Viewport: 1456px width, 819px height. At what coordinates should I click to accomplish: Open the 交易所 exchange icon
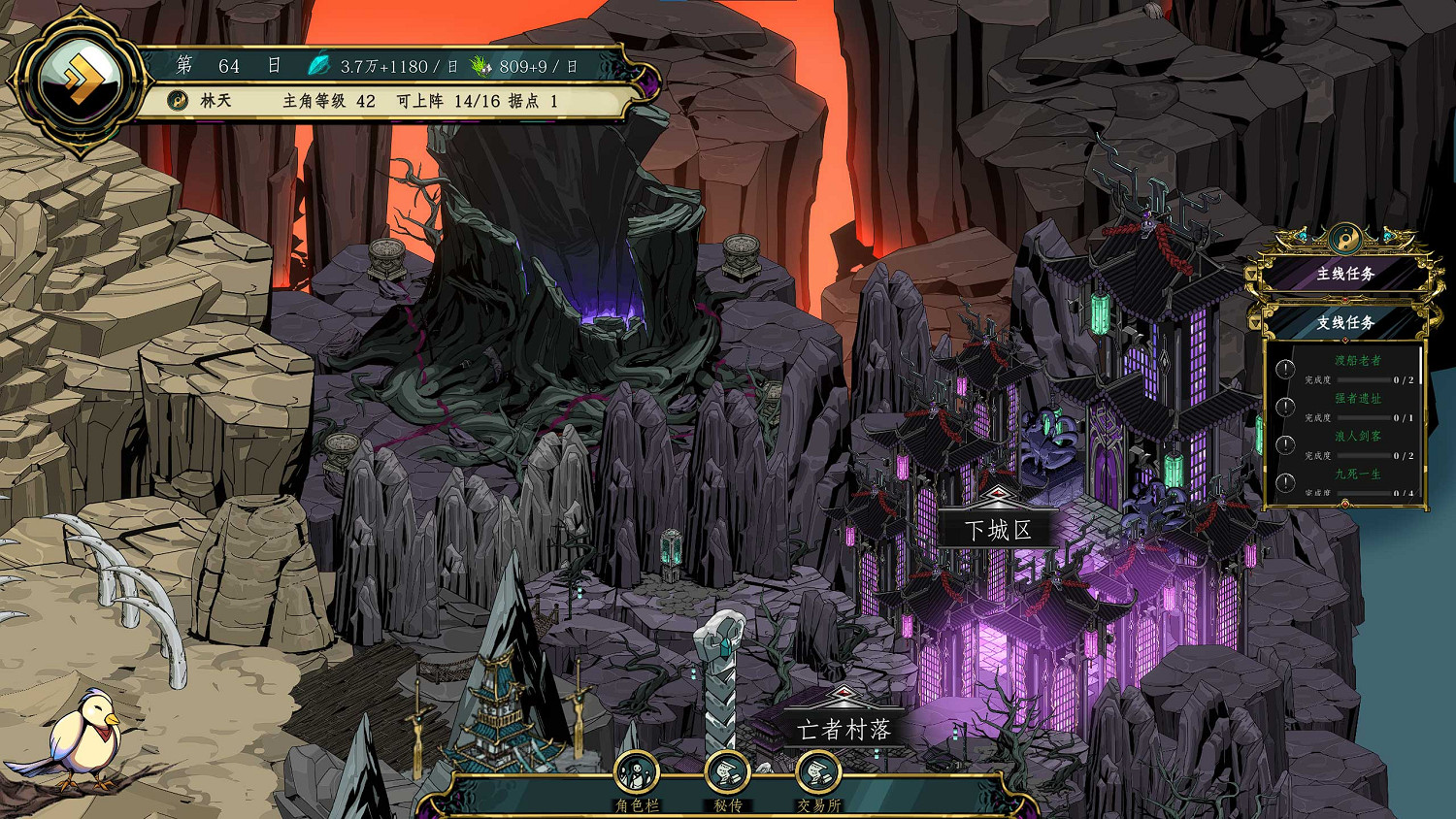click(x=818, y=773)
